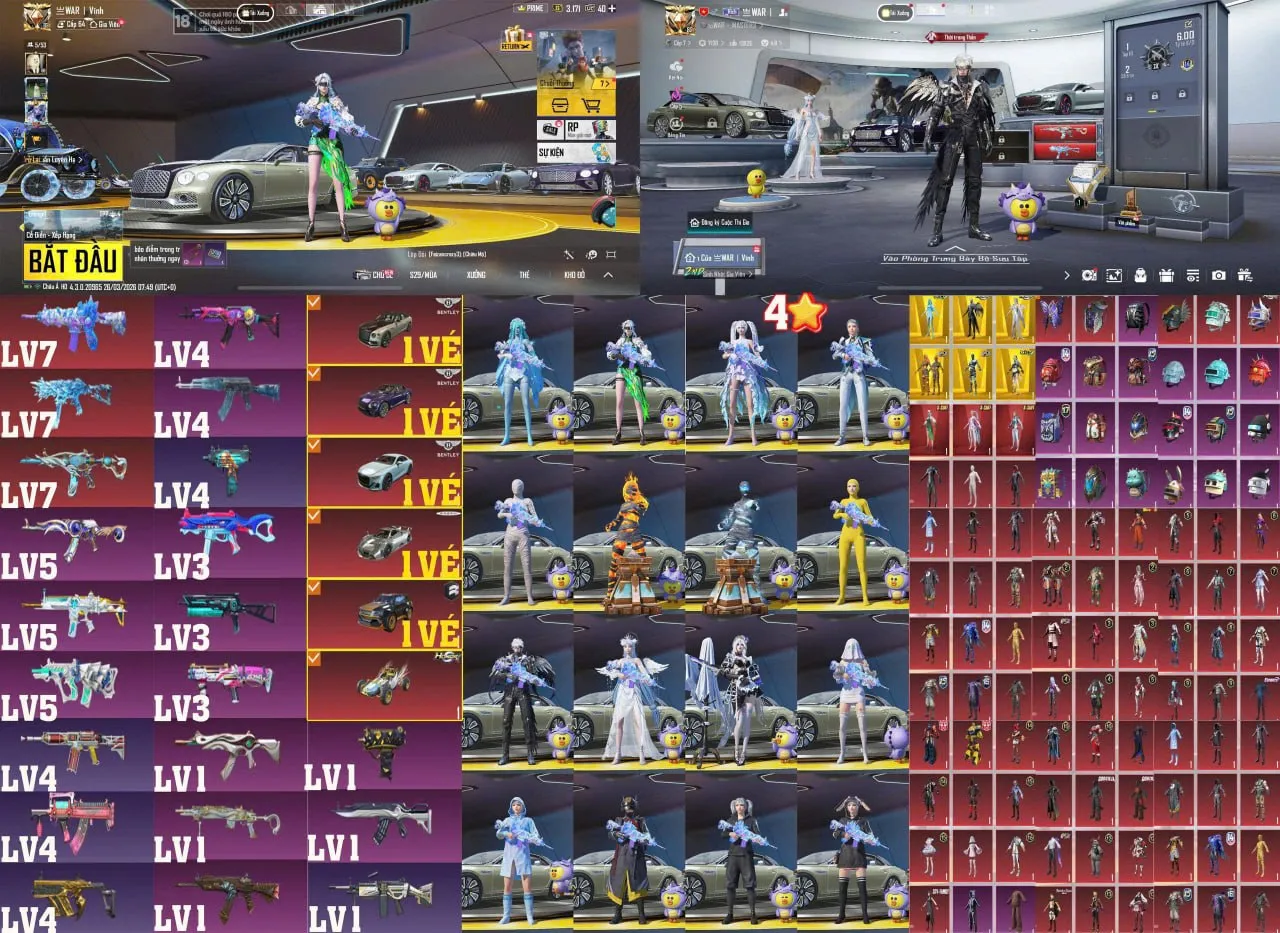
Task: Click the plus icon to add UC
Action: 612,8
